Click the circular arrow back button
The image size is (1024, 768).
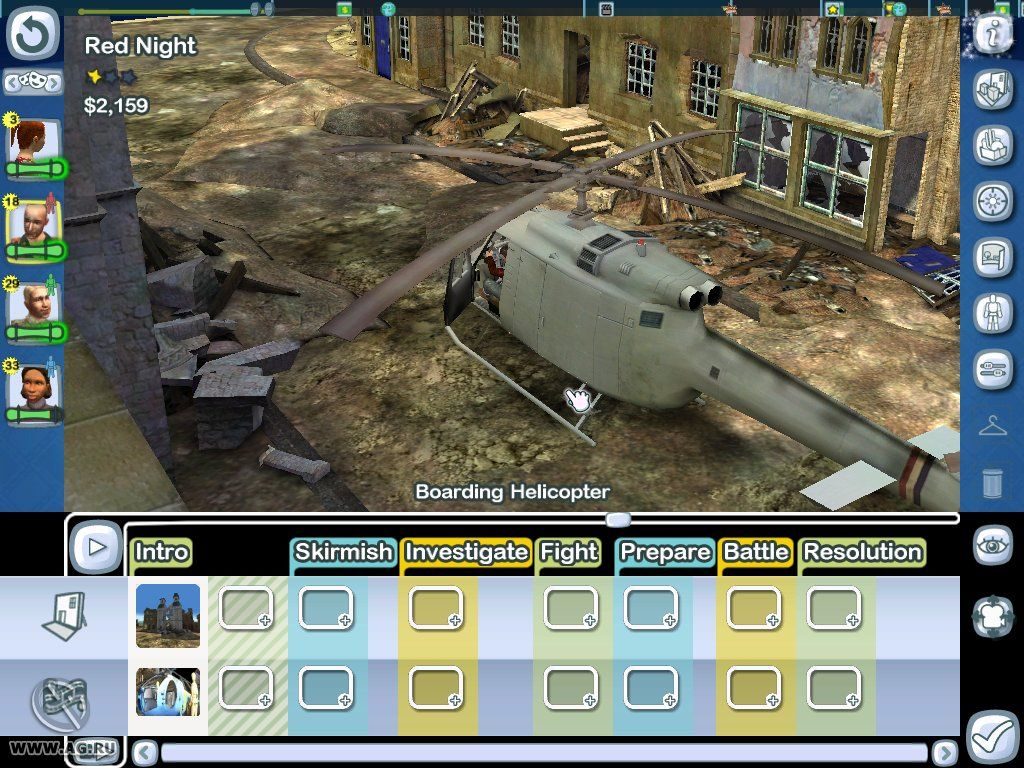pyautogui.click(x=34, y=34)
